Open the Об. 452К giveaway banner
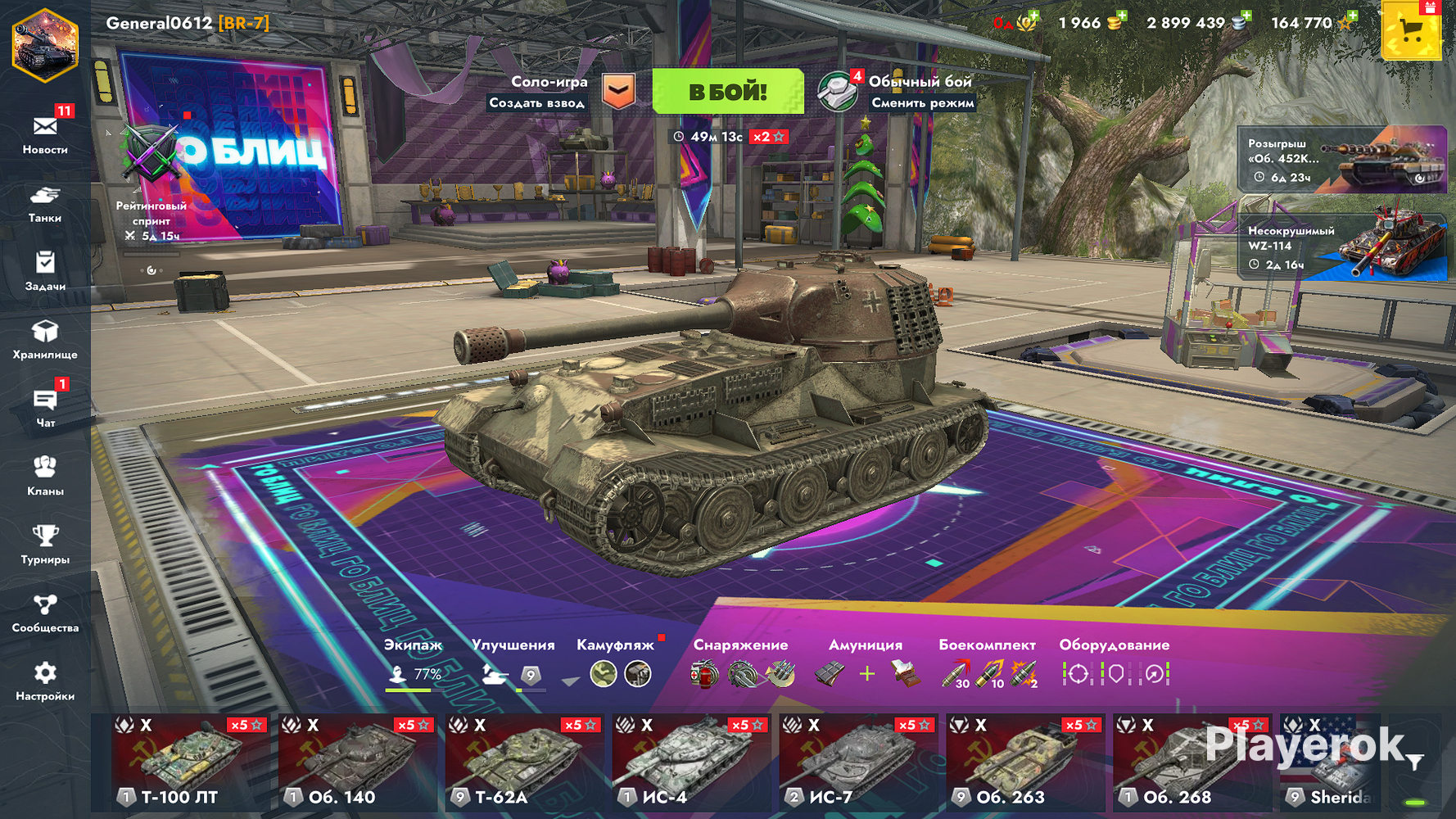1456x819 pixels. (x=1341, y=160)
